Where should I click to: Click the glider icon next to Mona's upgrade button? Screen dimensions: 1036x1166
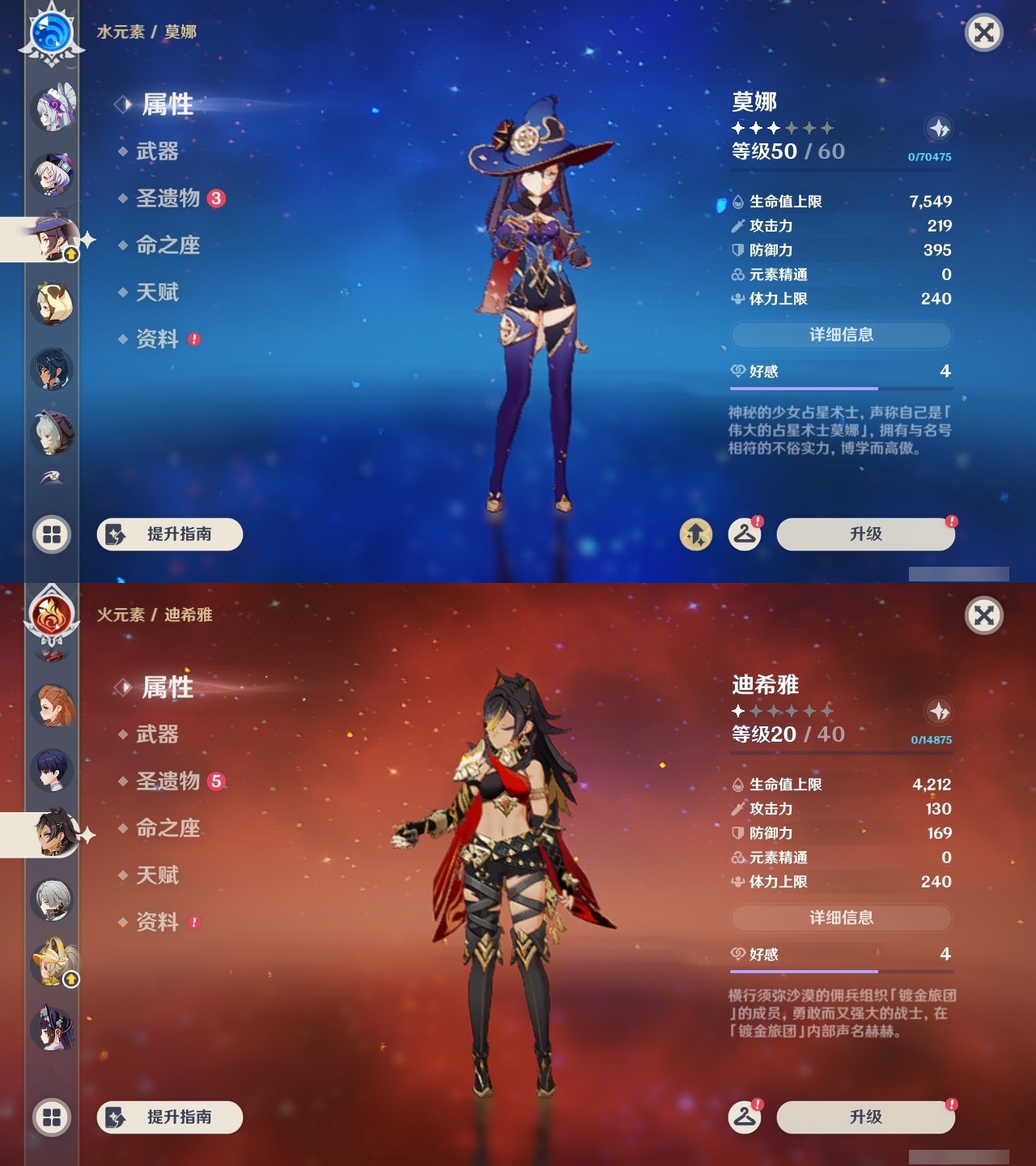tap(744, 534)
